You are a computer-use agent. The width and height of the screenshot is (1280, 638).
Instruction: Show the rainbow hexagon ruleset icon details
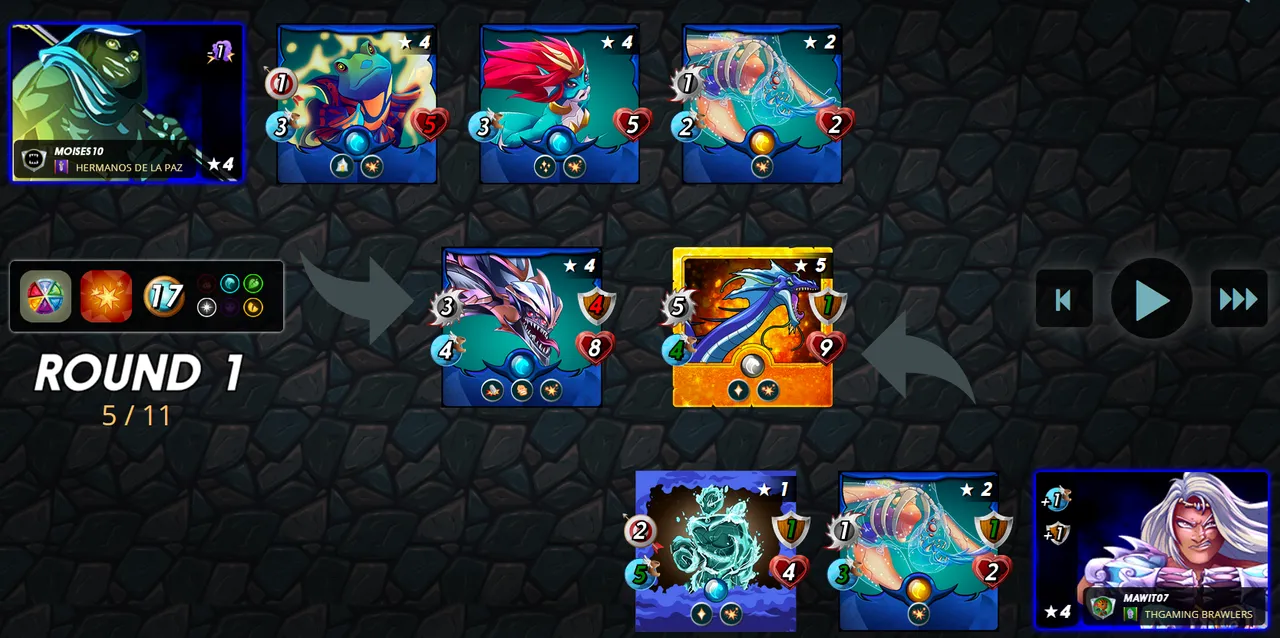coord(46,296)
